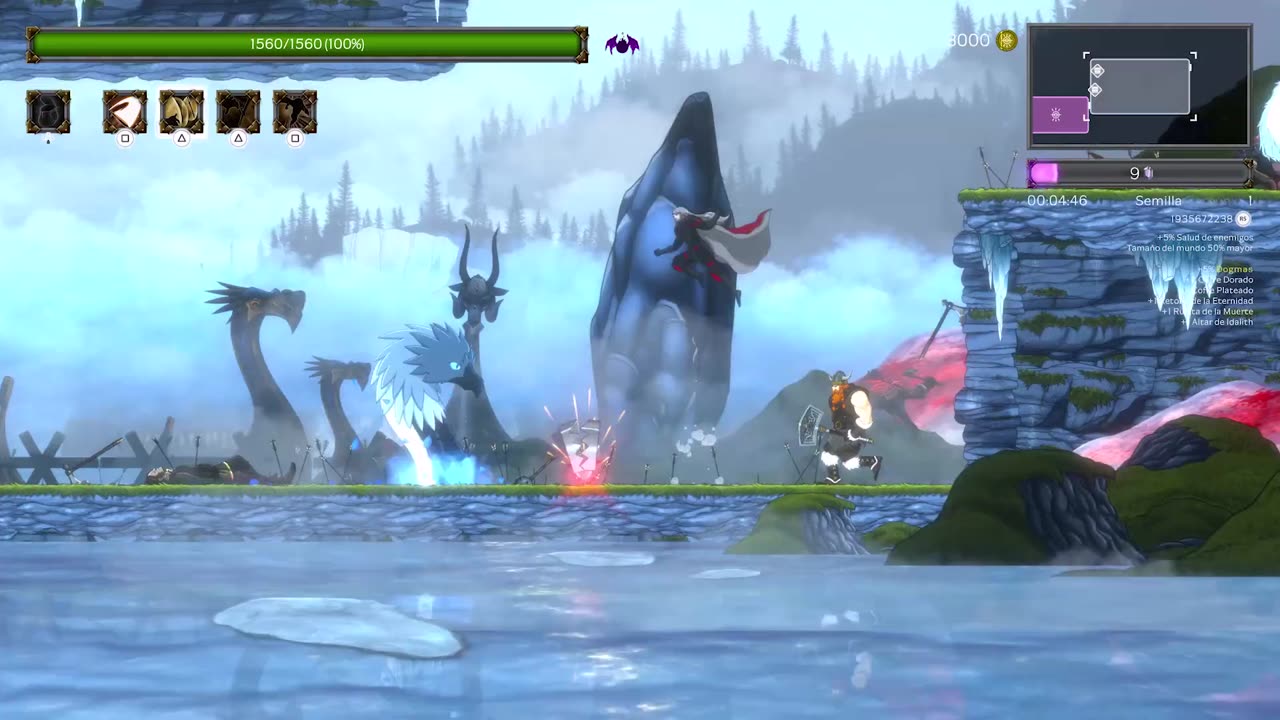The width and height of the screenshot is (1280, 720).
Task: Click the purple bat status icon
Action: [x=622, y=44]
